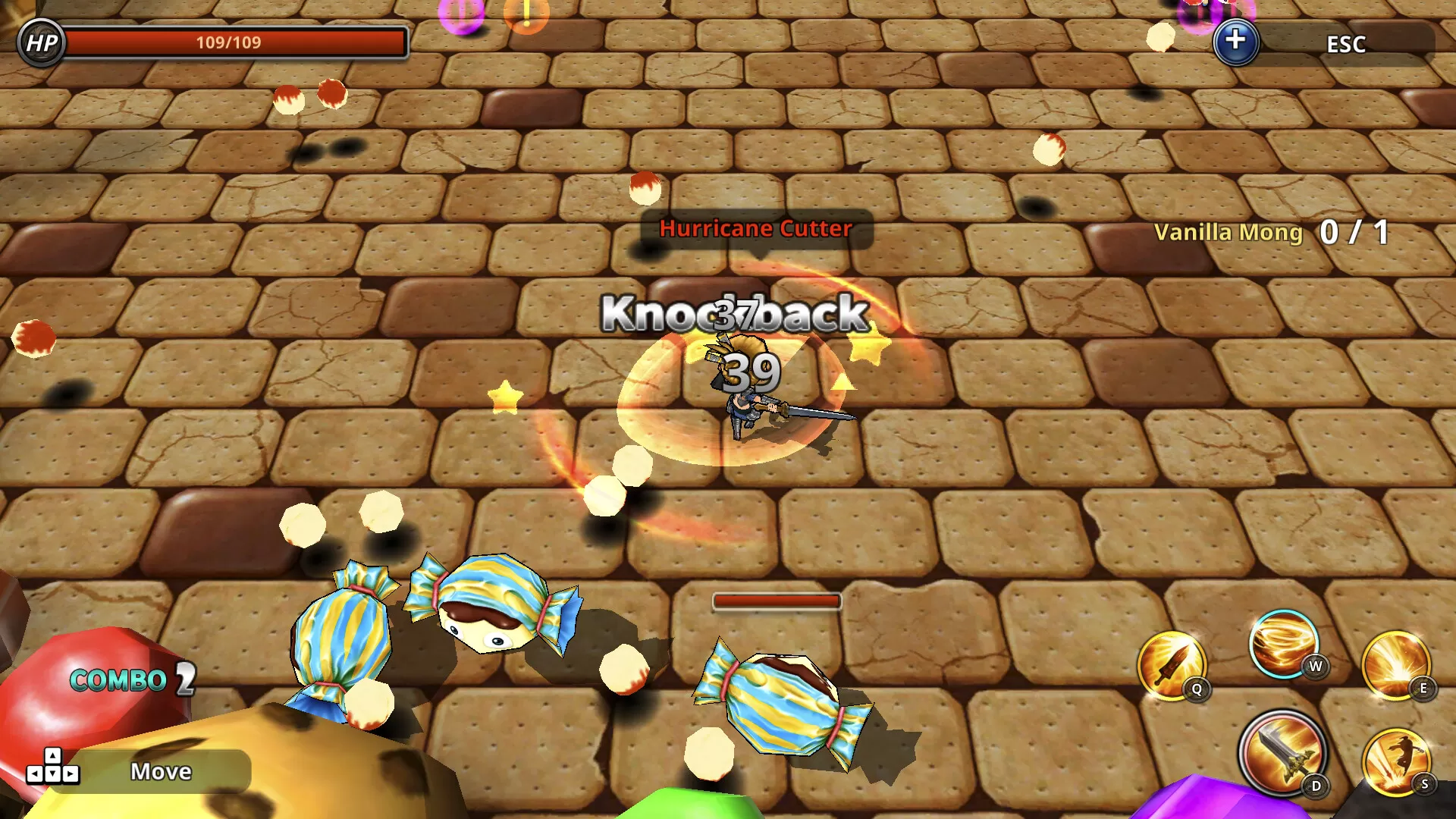The width and height of the screenshot is (1456, 819).
Task: Select the Vanilla Mong objective tracker
Action: point(1271,232)
